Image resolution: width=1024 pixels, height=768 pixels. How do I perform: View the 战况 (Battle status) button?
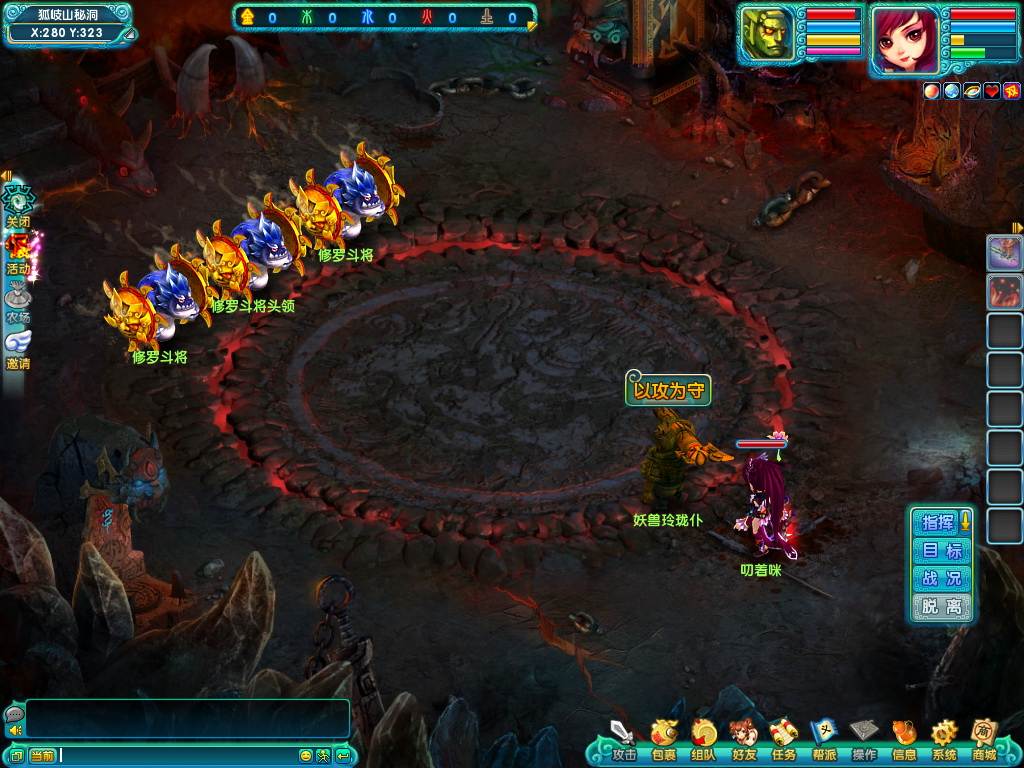pyautogui.click(x=941, y=578)
